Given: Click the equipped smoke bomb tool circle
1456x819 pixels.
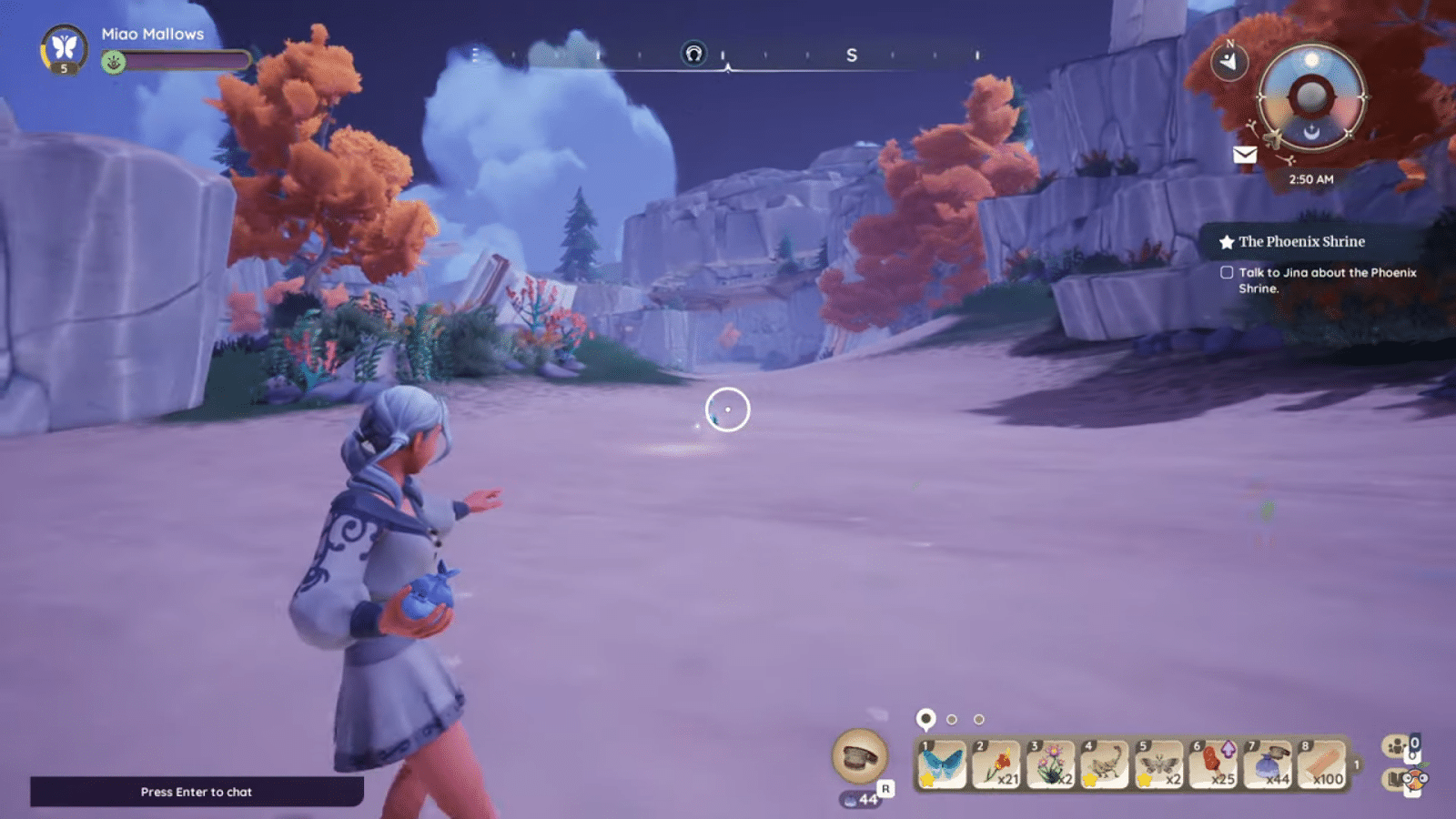Looking at the screenshot, I should point(859,756).
